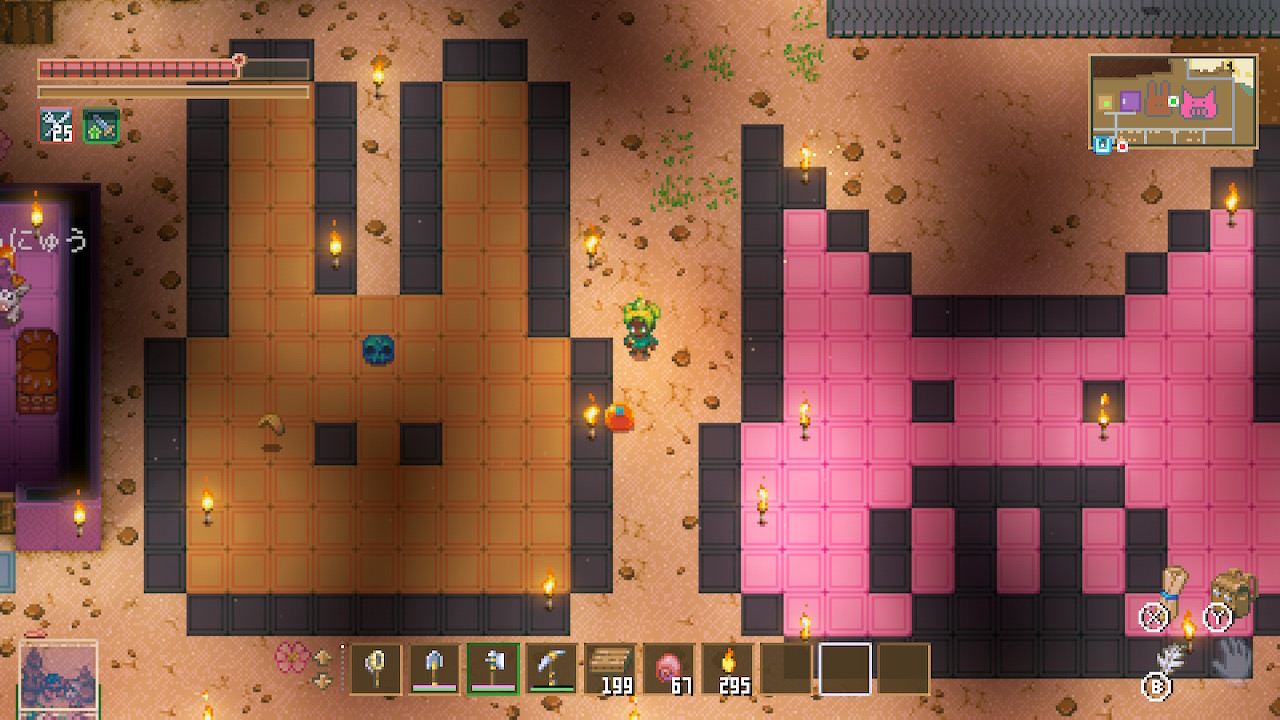Viewport: 1280px width, 720px height.
Task: Click the grey hand interact icon
Action: click(x=1232, y=659)
